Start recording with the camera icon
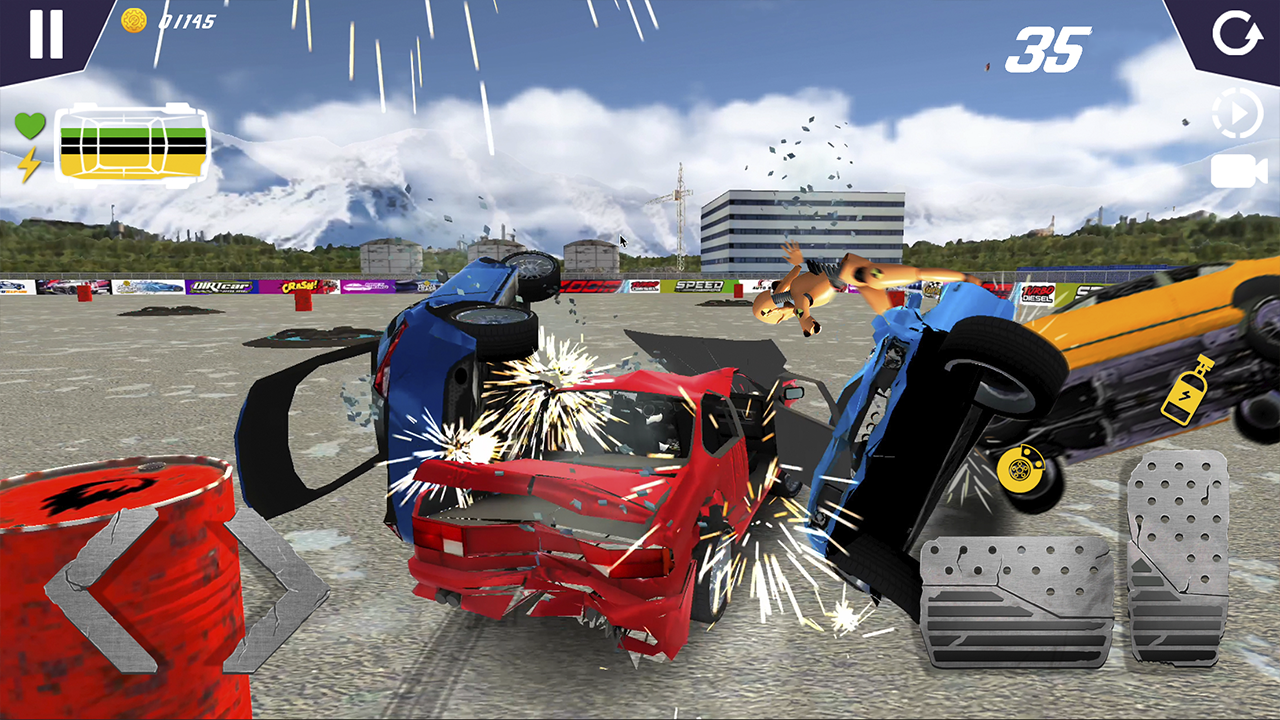Image resolution: width=1280 pixels, height=720 pixels. 1238,172
